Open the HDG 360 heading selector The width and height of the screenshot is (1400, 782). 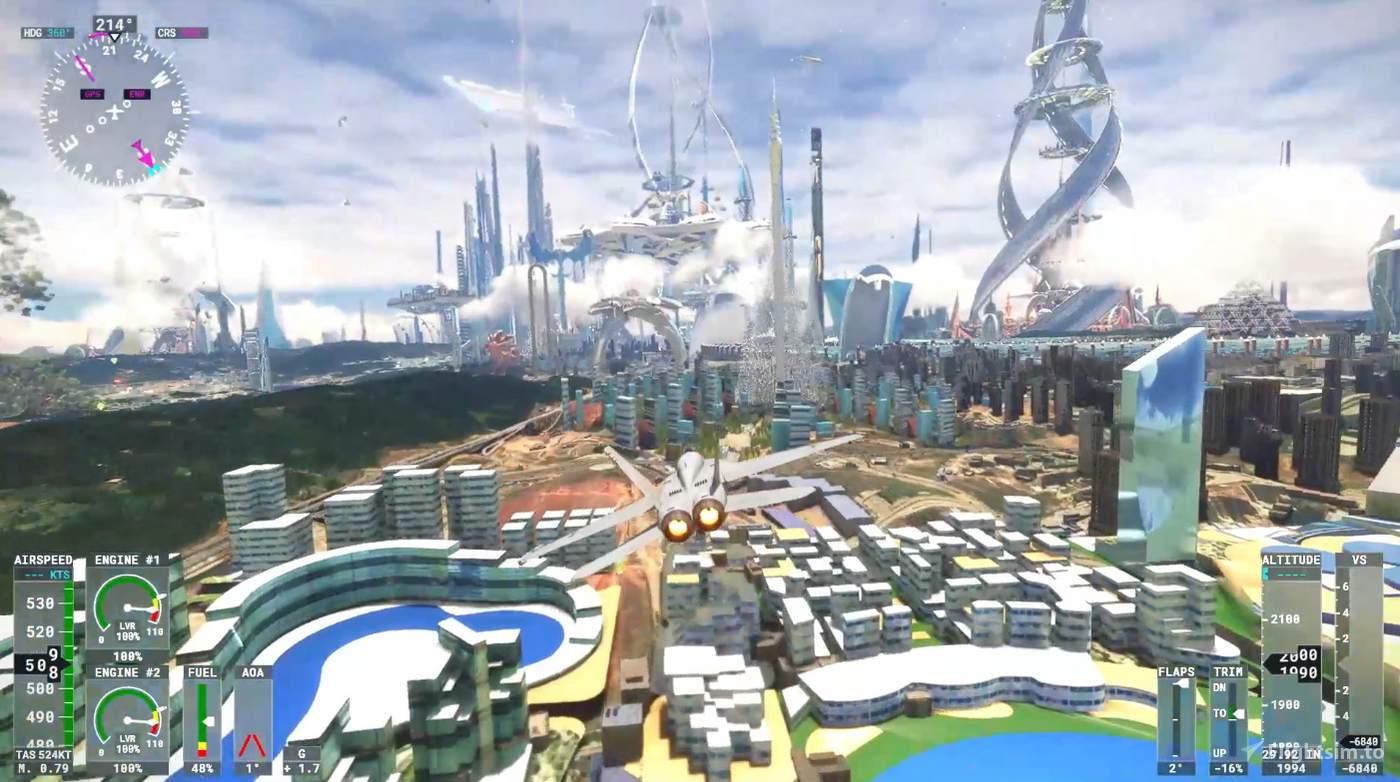[48, 33]
